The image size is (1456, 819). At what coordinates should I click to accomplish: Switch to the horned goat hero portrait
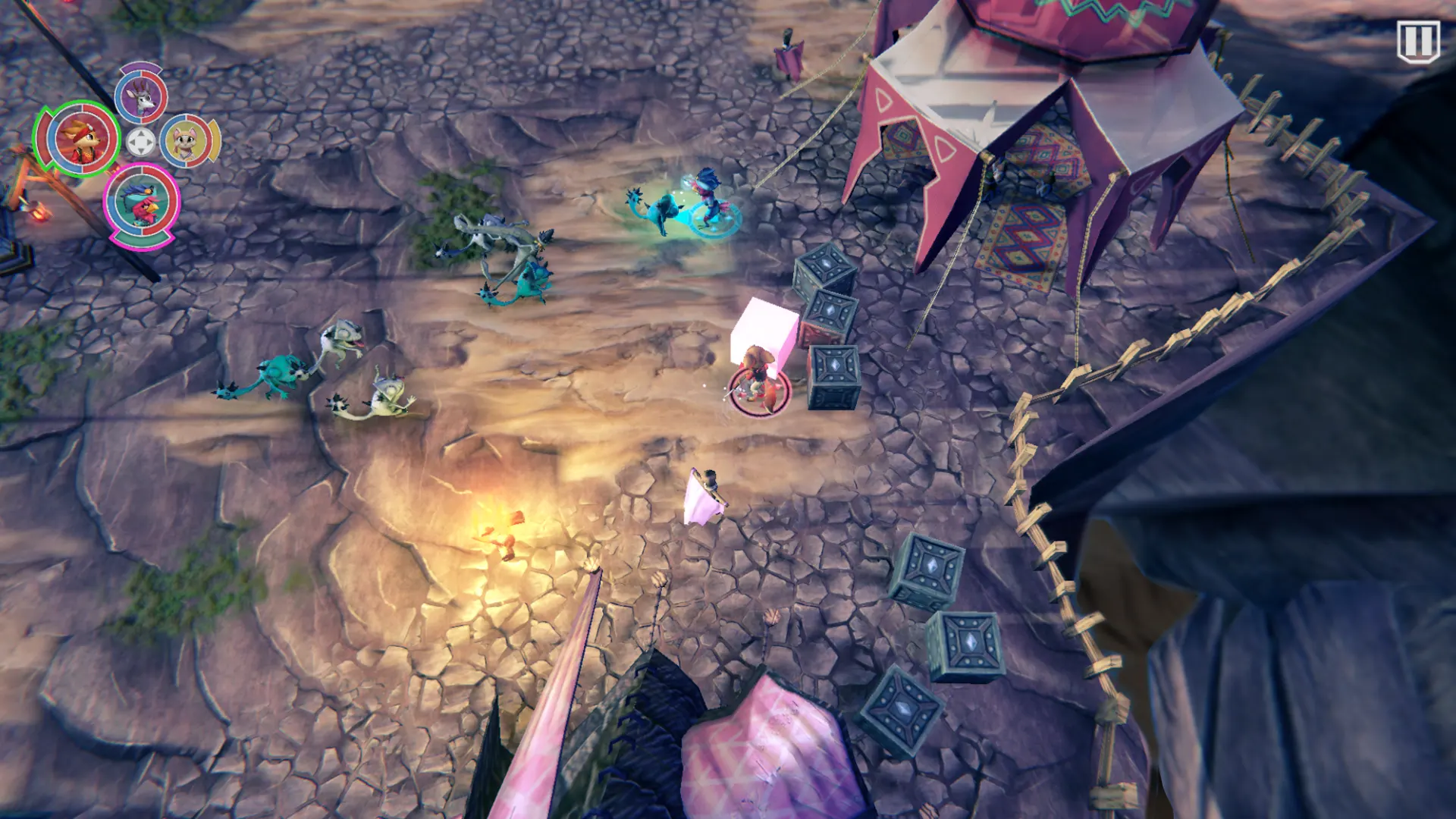[141, 96]
